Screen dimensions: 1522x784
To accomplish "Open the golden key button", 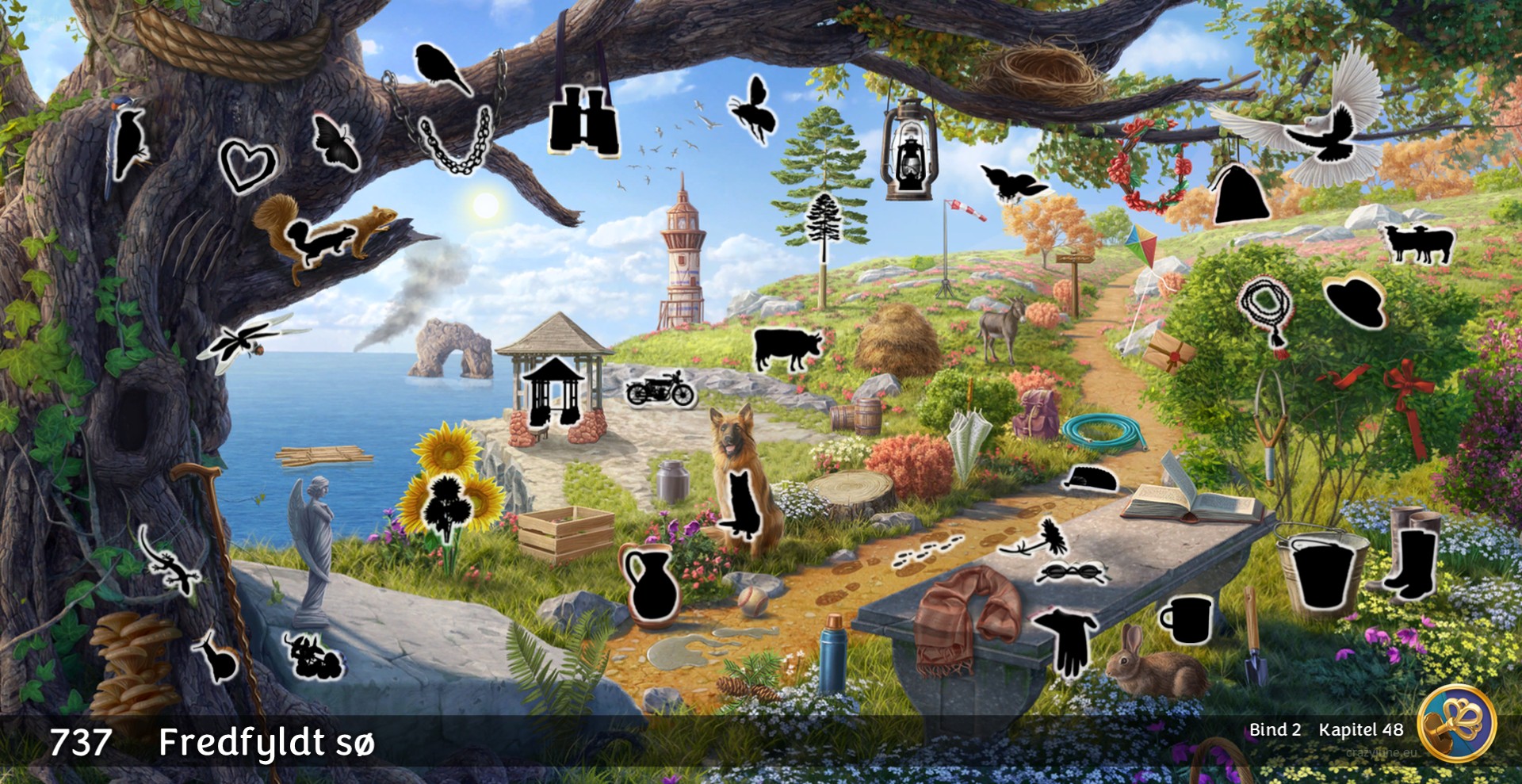I will click(x=1455, y=723).
